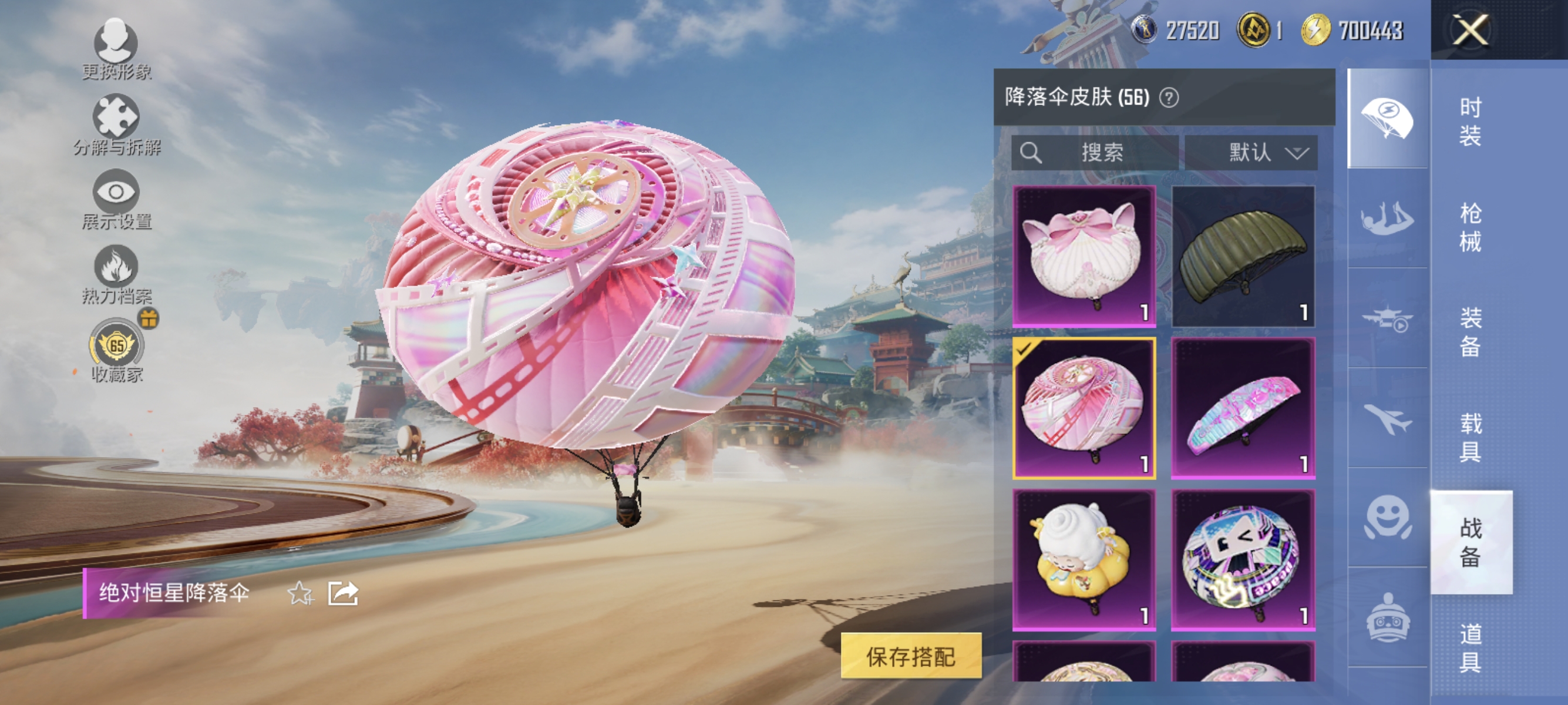The width and height of the screenshot is (1568, 705).
Task: Click the helmet gear icon in sidebar
Action: (1387, 618)
